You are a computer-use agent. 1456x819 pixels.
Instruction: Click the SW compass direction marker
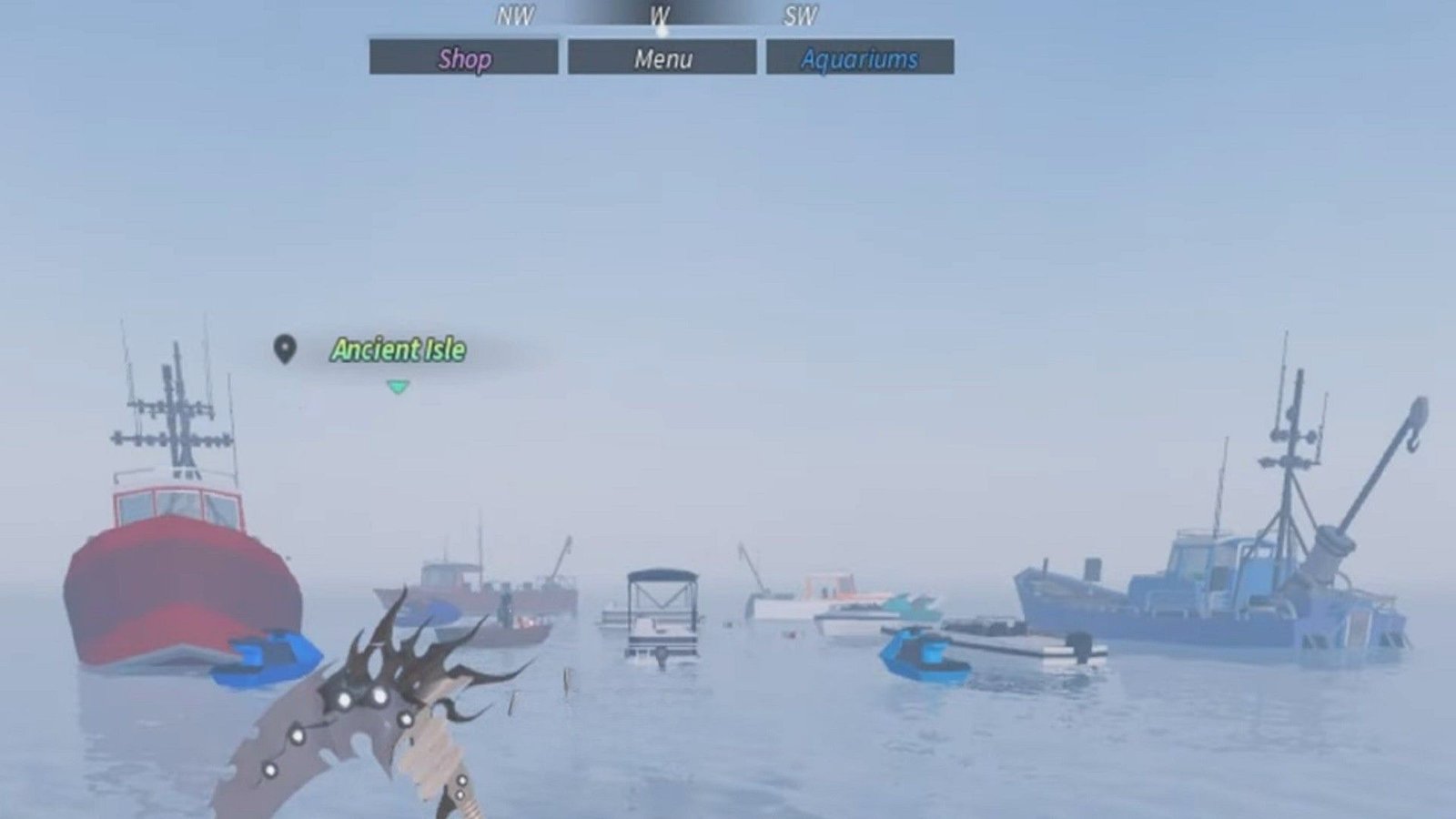coord(800,15)
